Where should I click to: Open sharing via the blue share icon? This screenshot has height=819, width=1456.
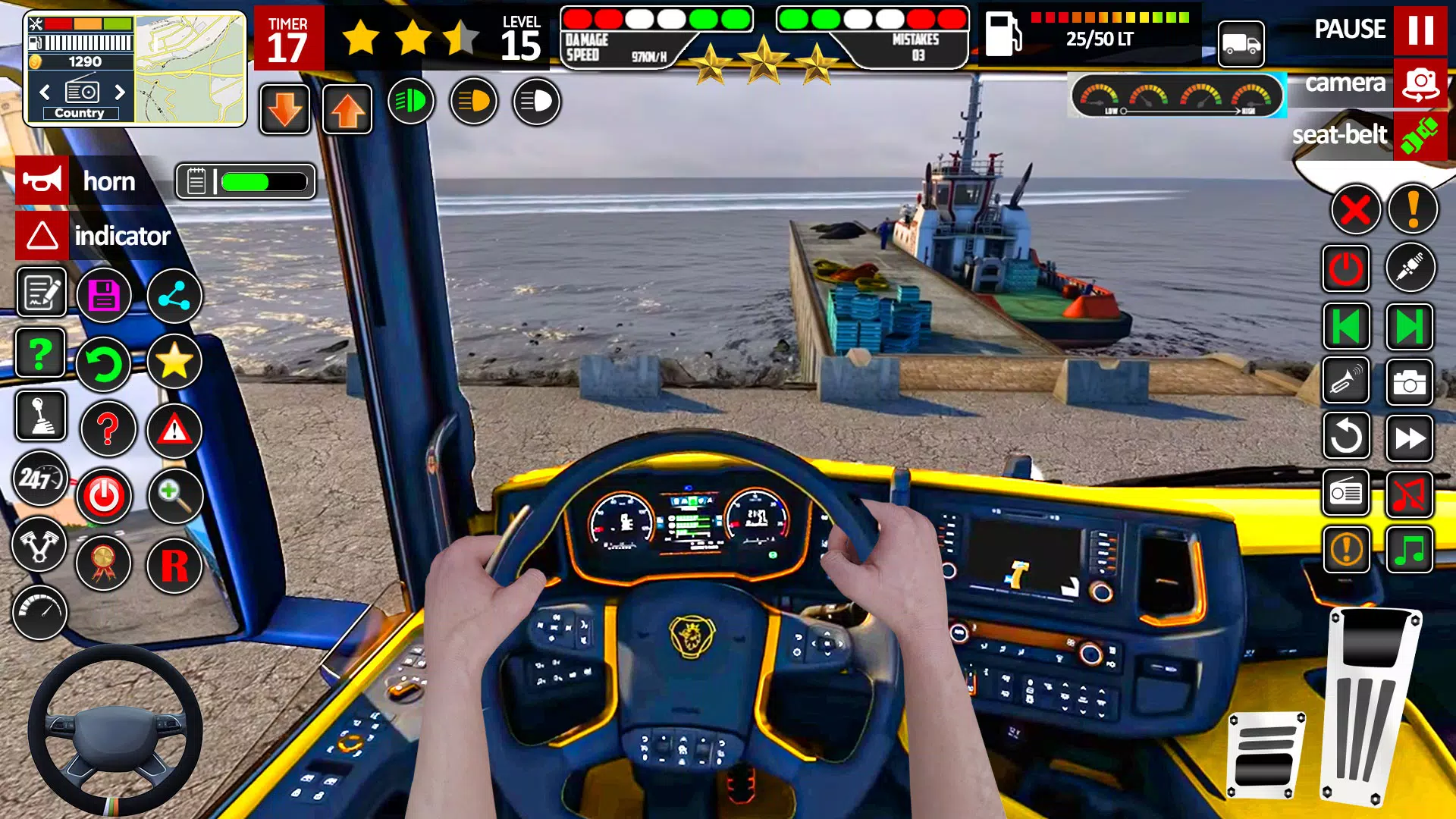pyautogui.click(x=174, y=296)
